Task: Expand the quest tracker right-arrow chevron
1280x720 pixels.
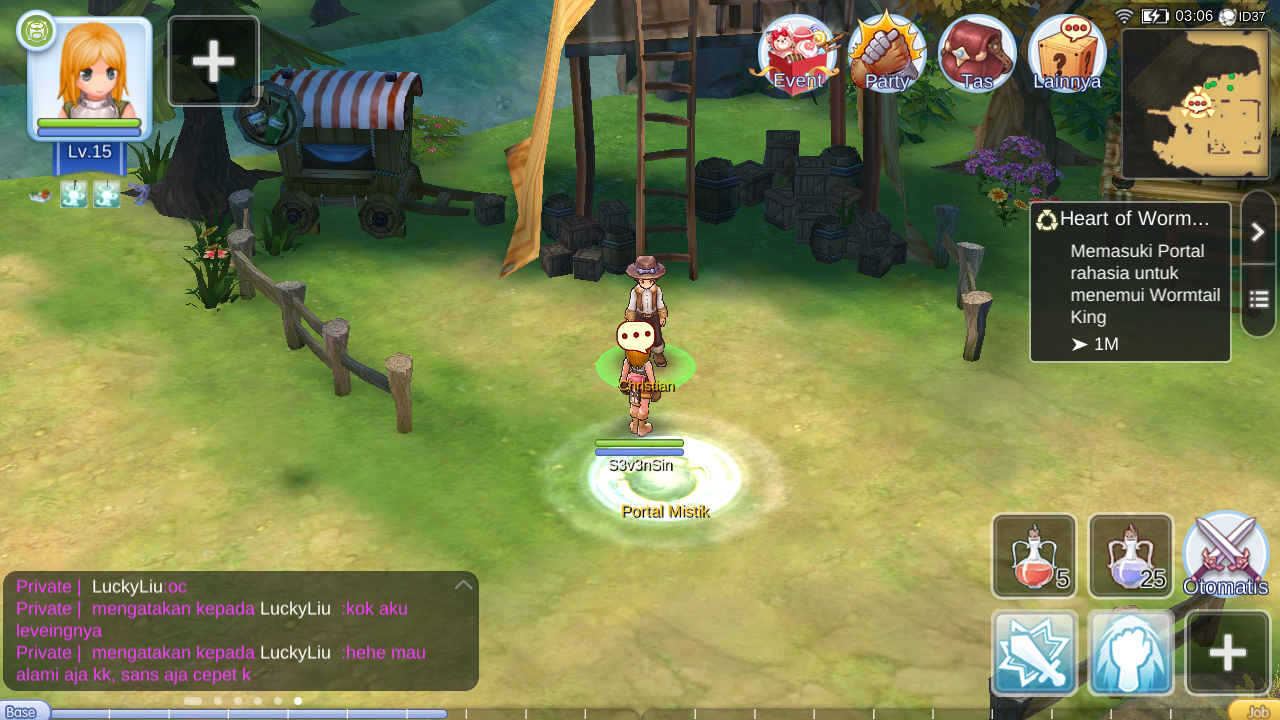Action: [x=1258, y=231]
